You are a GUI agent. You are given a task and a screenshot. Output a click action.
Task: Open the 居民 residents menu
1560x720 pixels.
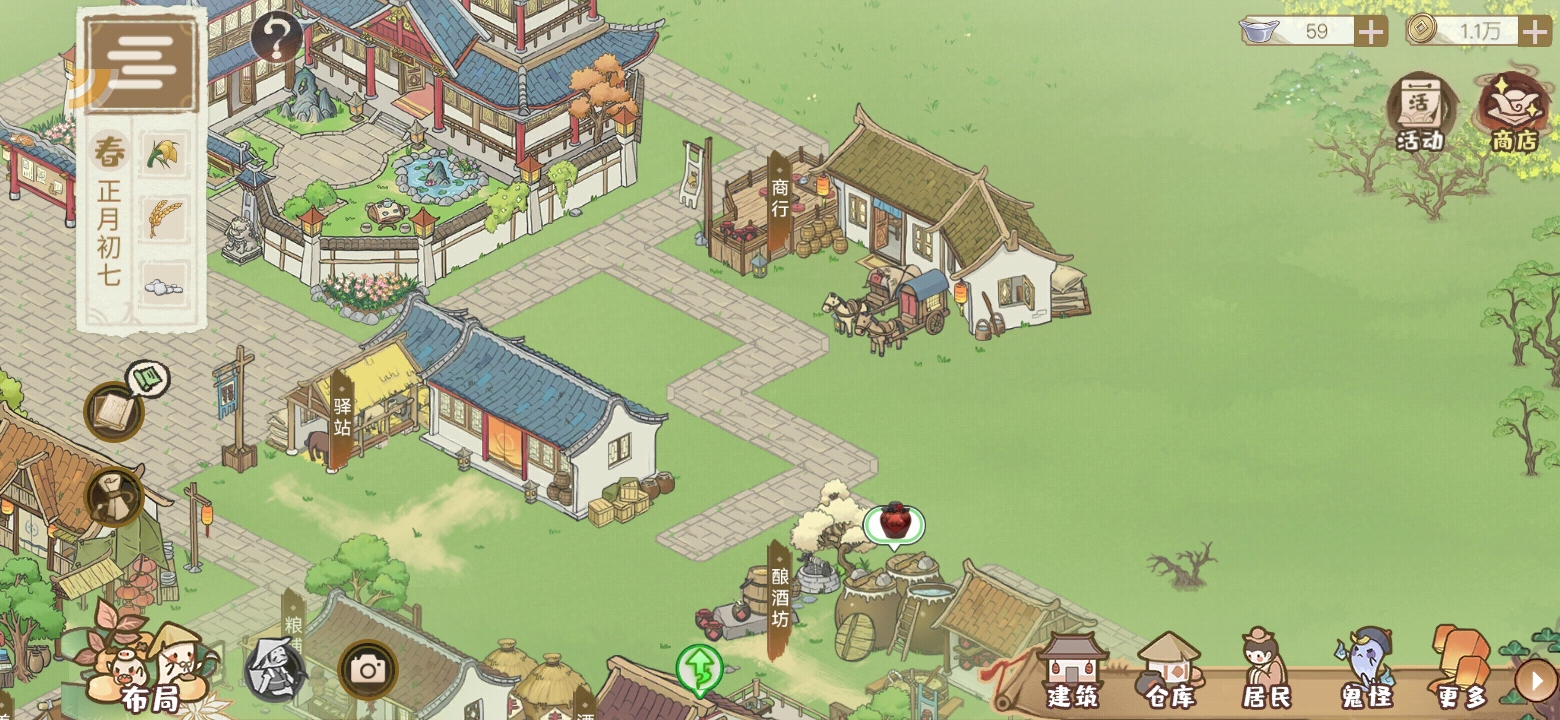(1266, 672)
